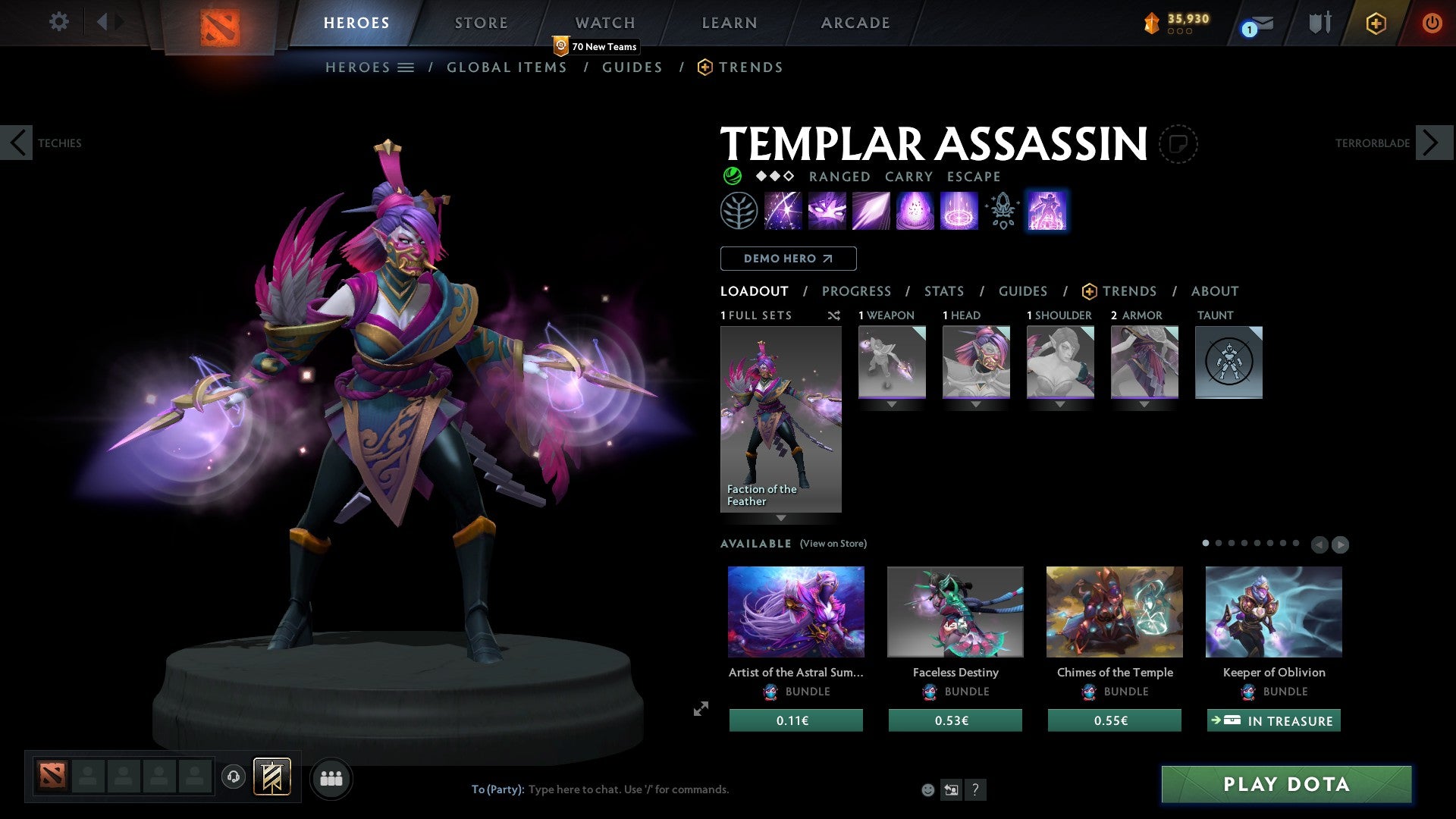Screen dimensions: 1456x819
Task: Switch to the Progress tab
Action: [857, 290]
